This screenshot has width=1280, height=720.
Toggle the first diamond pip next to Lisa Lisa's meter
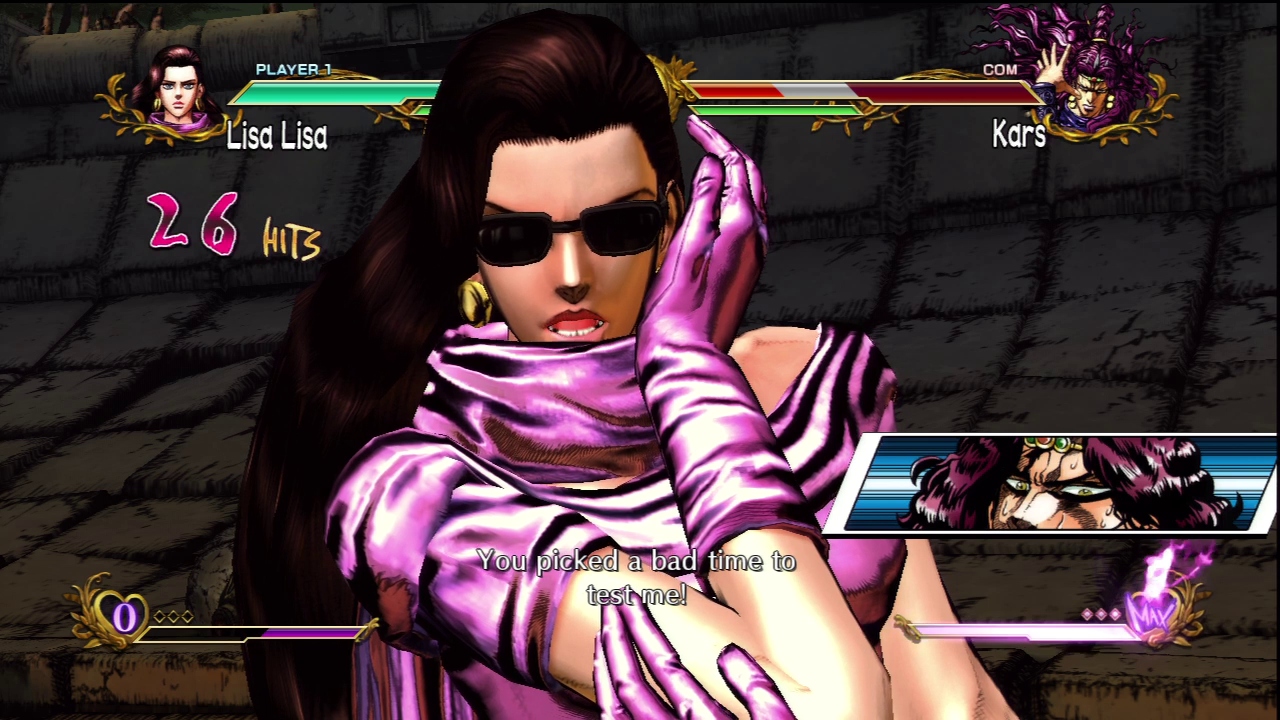pyautogui.click(x=160, y=616)
